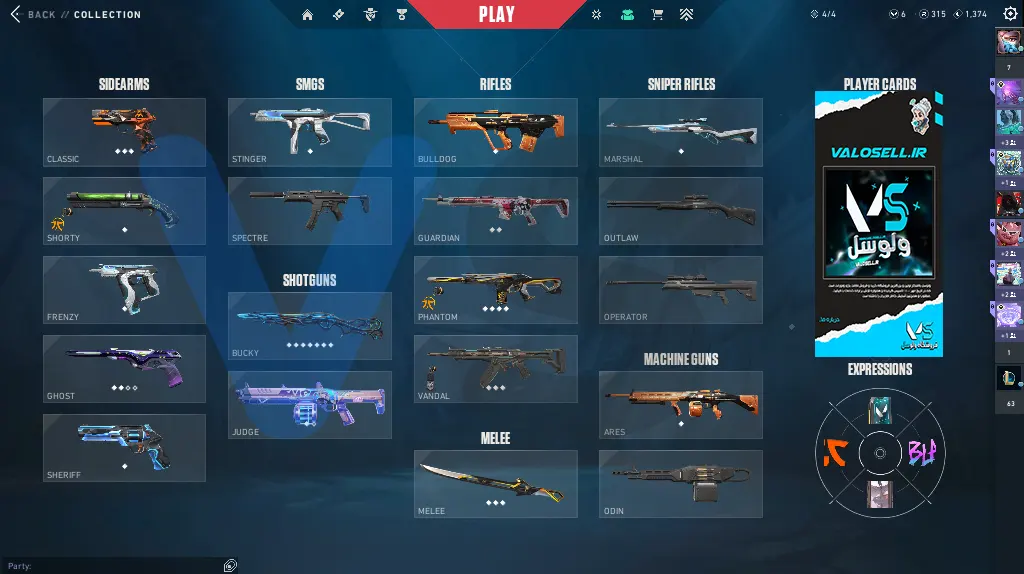Open the Phantom rifle slot
Screen dimensions: 1024x574
pyautogui.click(x=495, y=290)
